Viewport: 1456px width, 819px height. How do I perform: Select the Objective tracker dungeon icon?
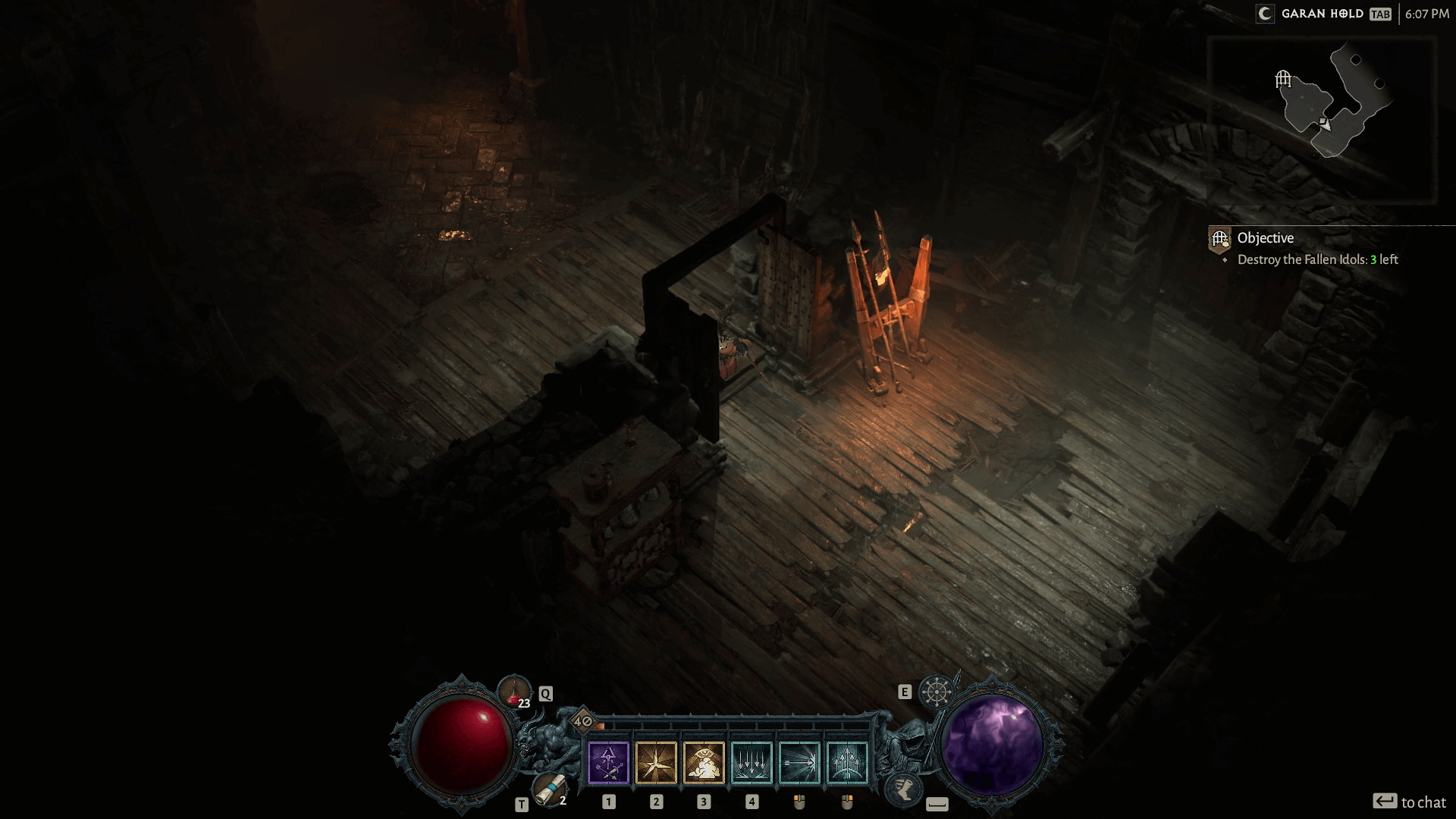[x=1219, y=240]
